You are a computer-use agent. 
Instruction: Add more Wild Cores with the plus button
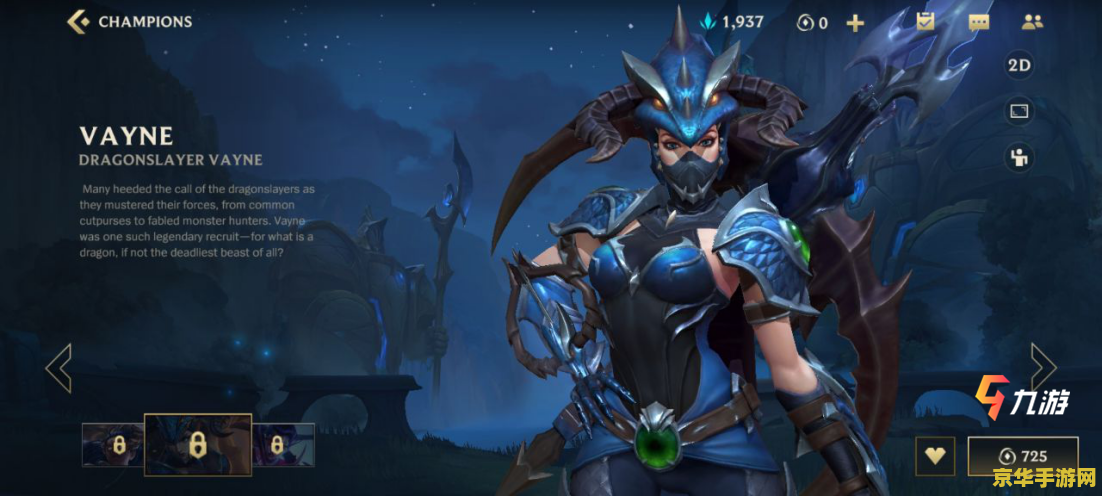[855, 22]
